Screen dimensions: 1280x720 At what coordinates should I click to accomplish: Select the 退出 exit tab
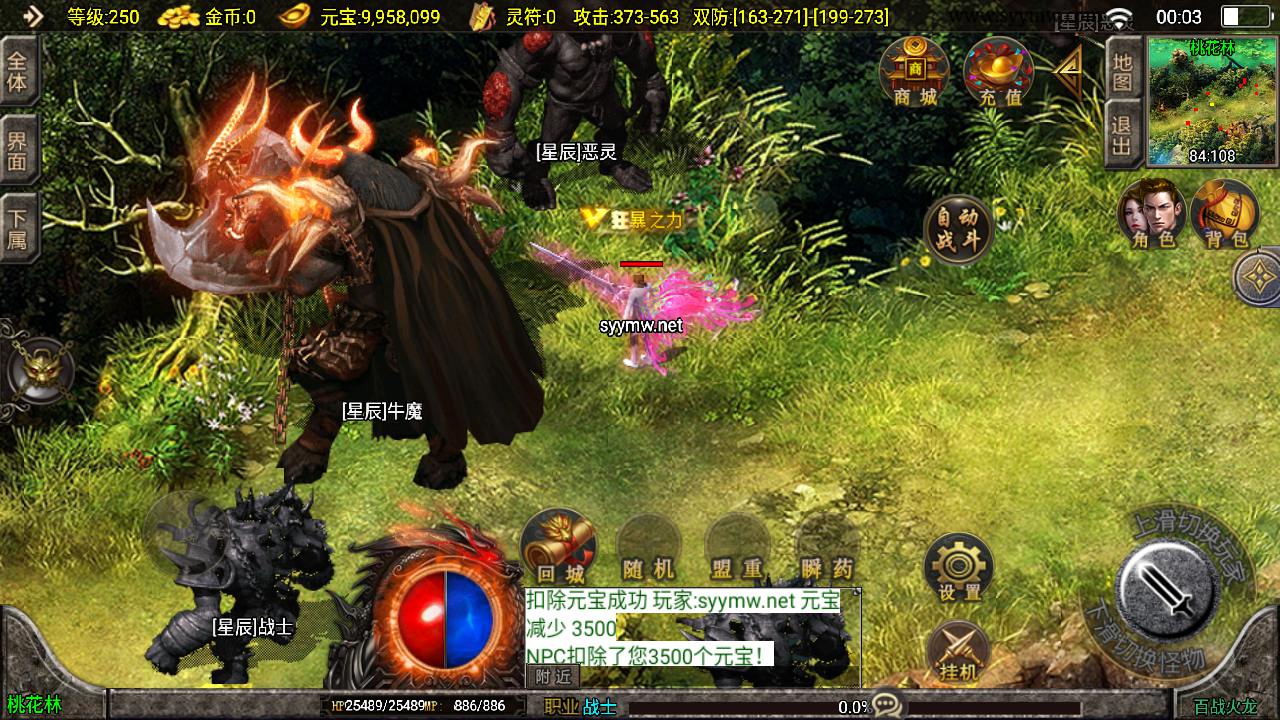click(1122, 136)
